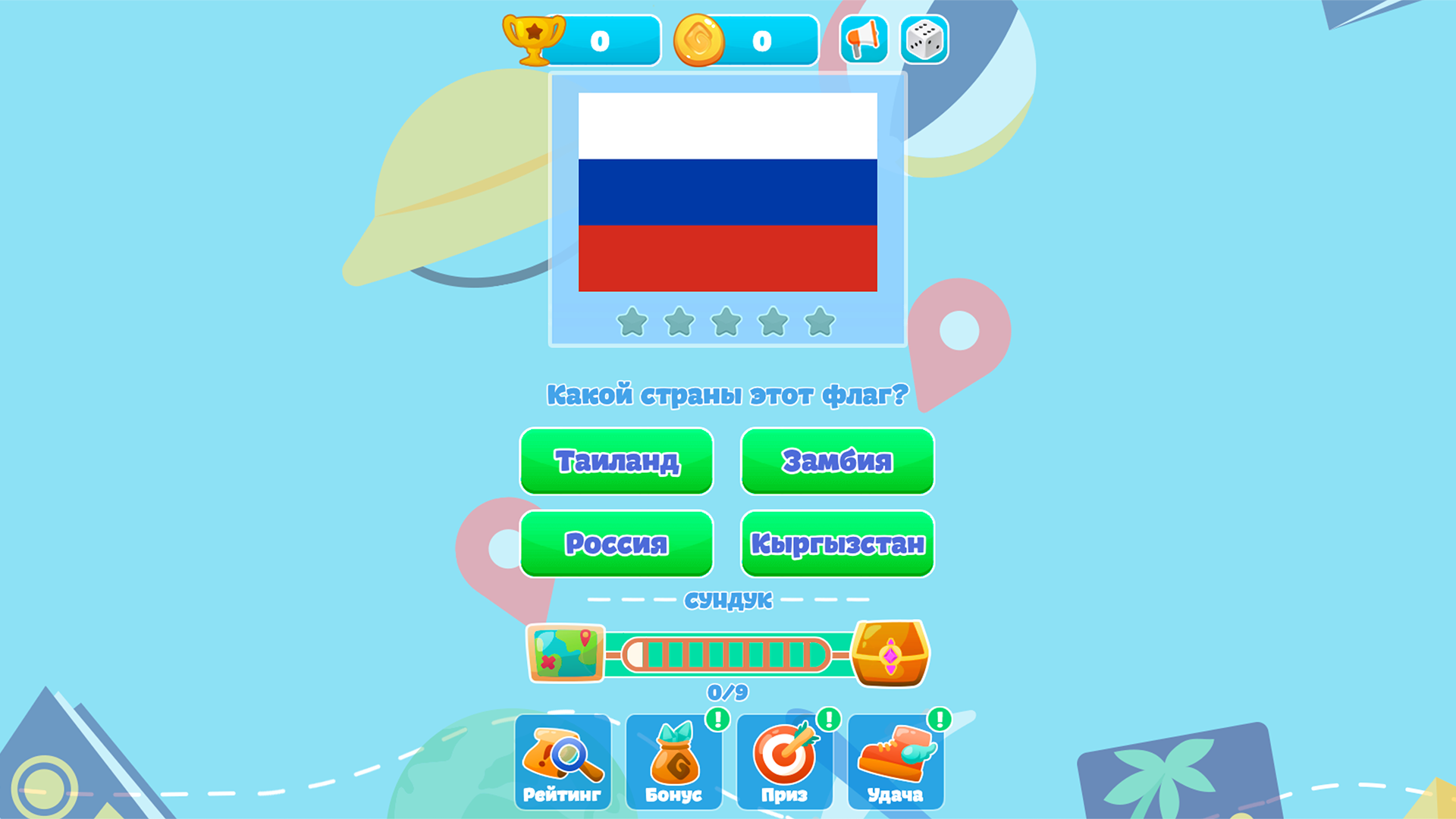Click the notification badge on Приз
Image resolution: width=1456 pixels, height=819 pixels.
point(827,717)
